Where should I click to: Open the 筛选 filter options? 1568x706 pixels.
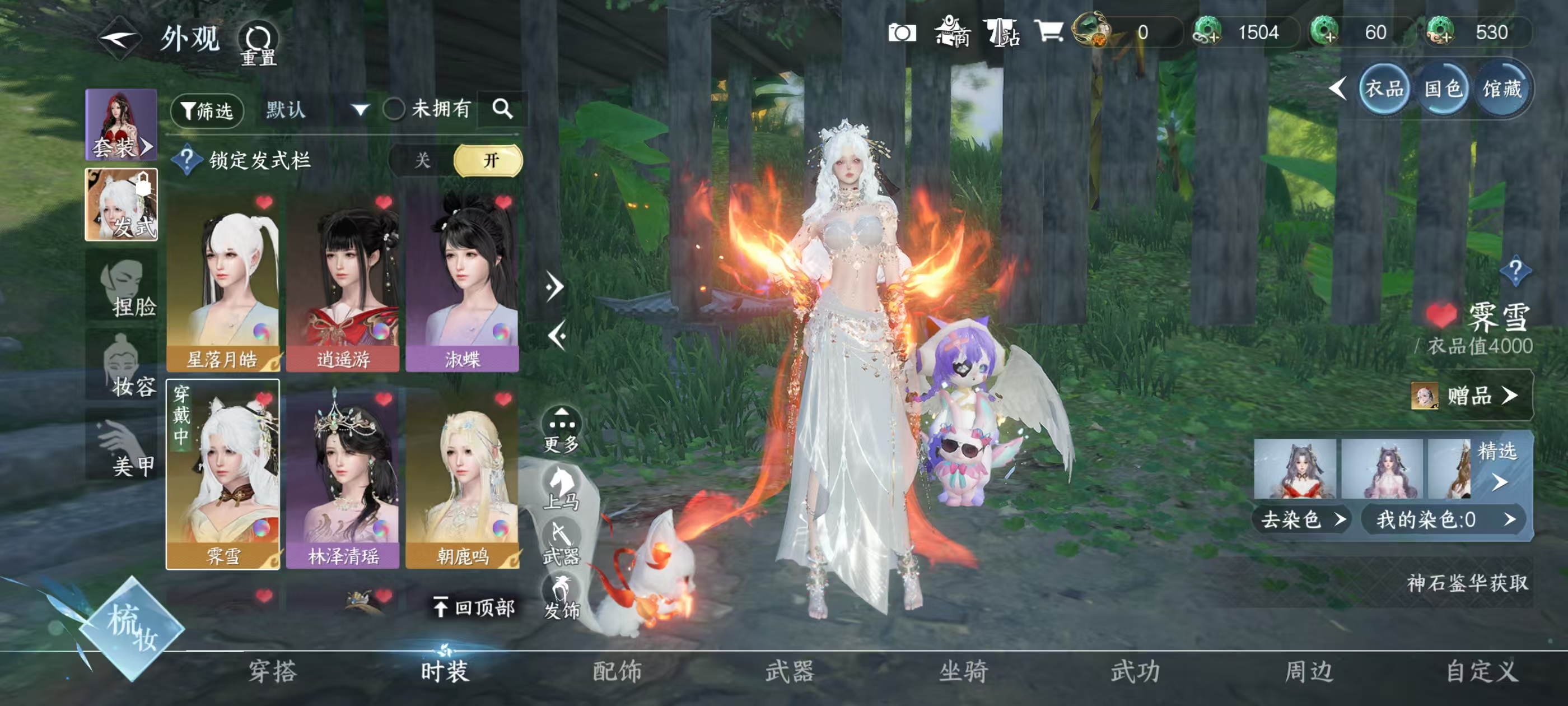click(x=207, y=110)
